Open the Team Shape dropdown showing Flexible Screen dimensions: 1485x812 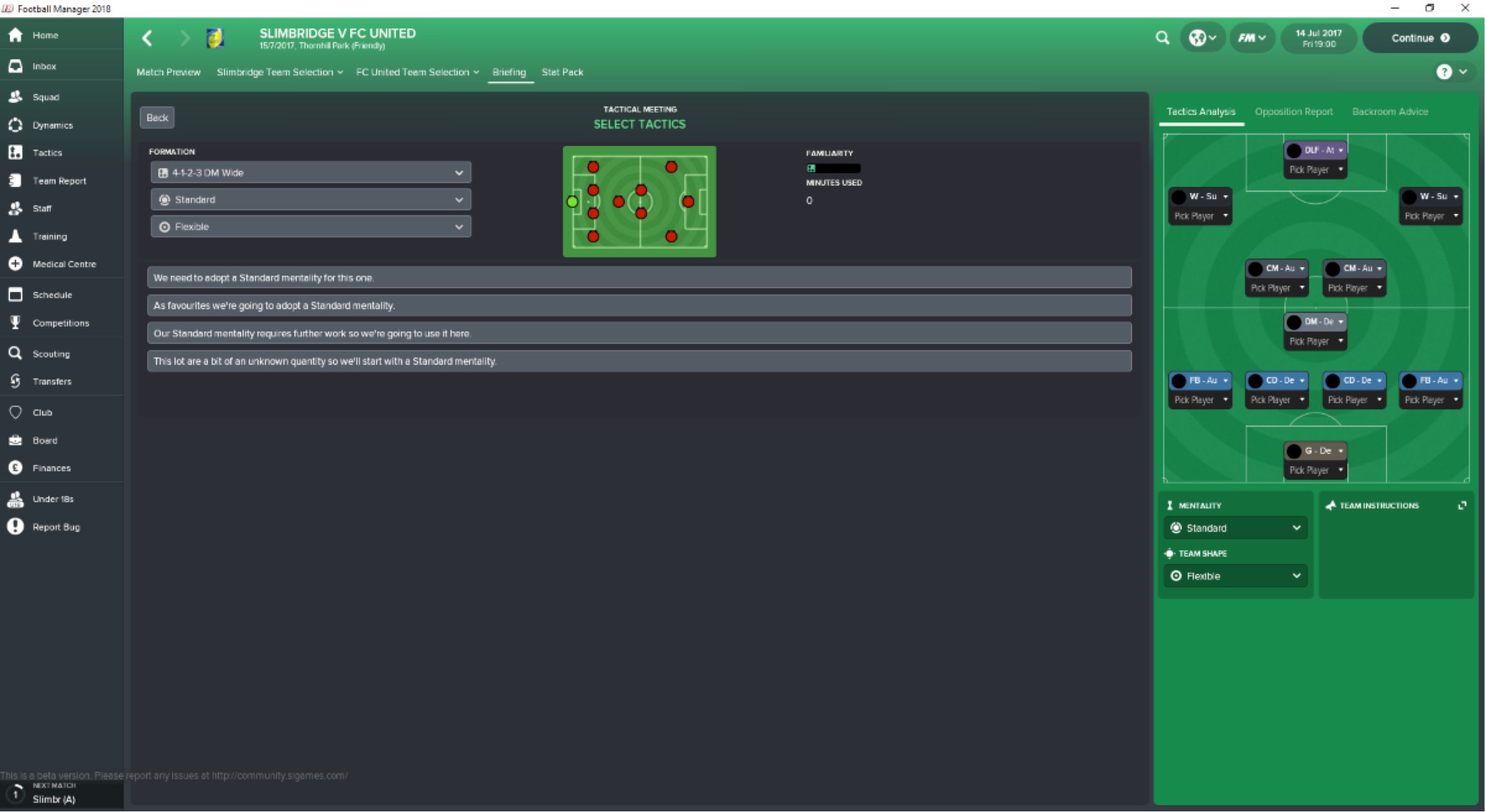(1236, 576)
